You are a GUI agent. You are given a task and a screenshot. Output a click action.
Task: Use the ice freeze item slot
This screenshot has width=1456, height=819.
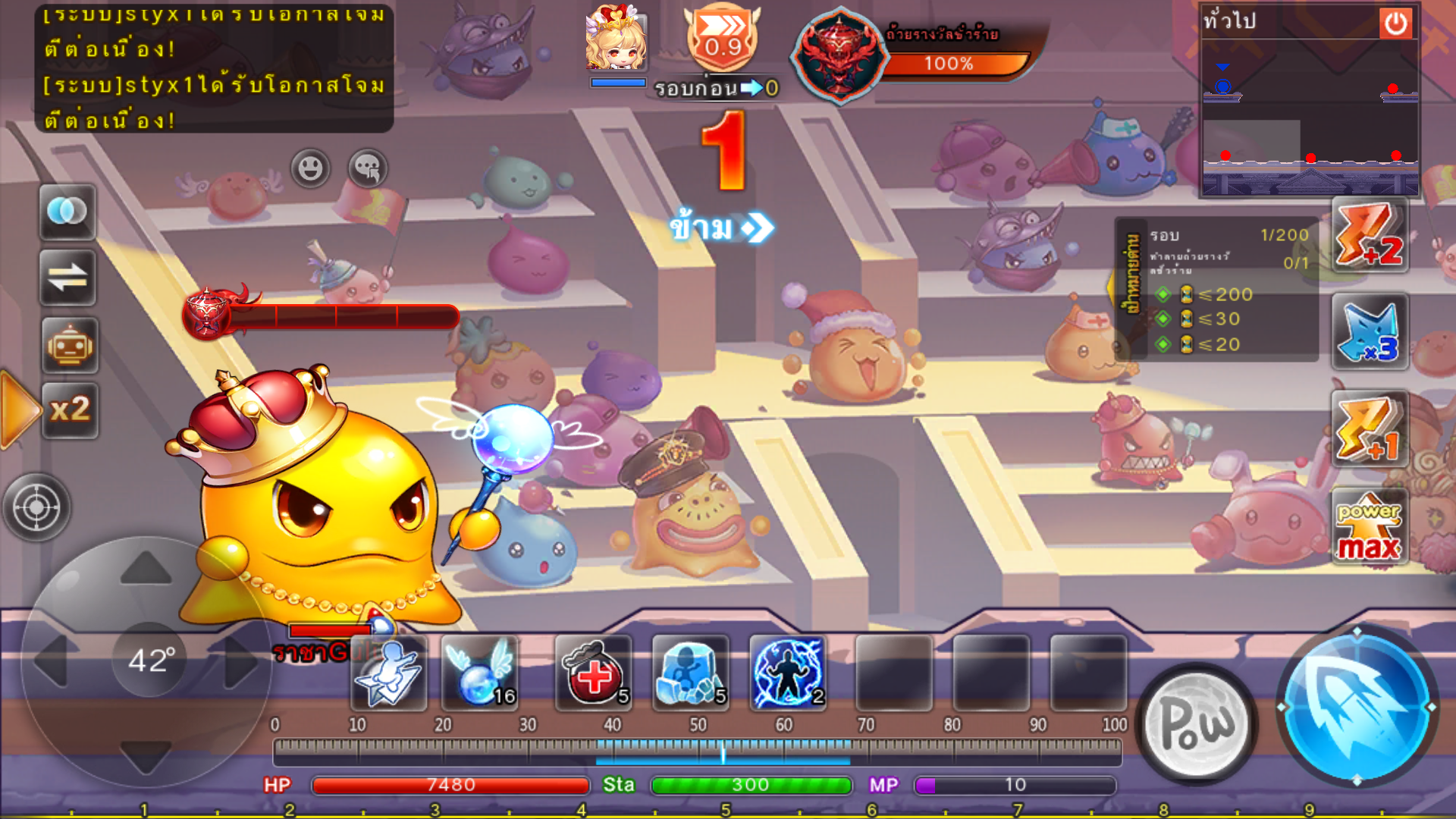(x=690, y=673)
